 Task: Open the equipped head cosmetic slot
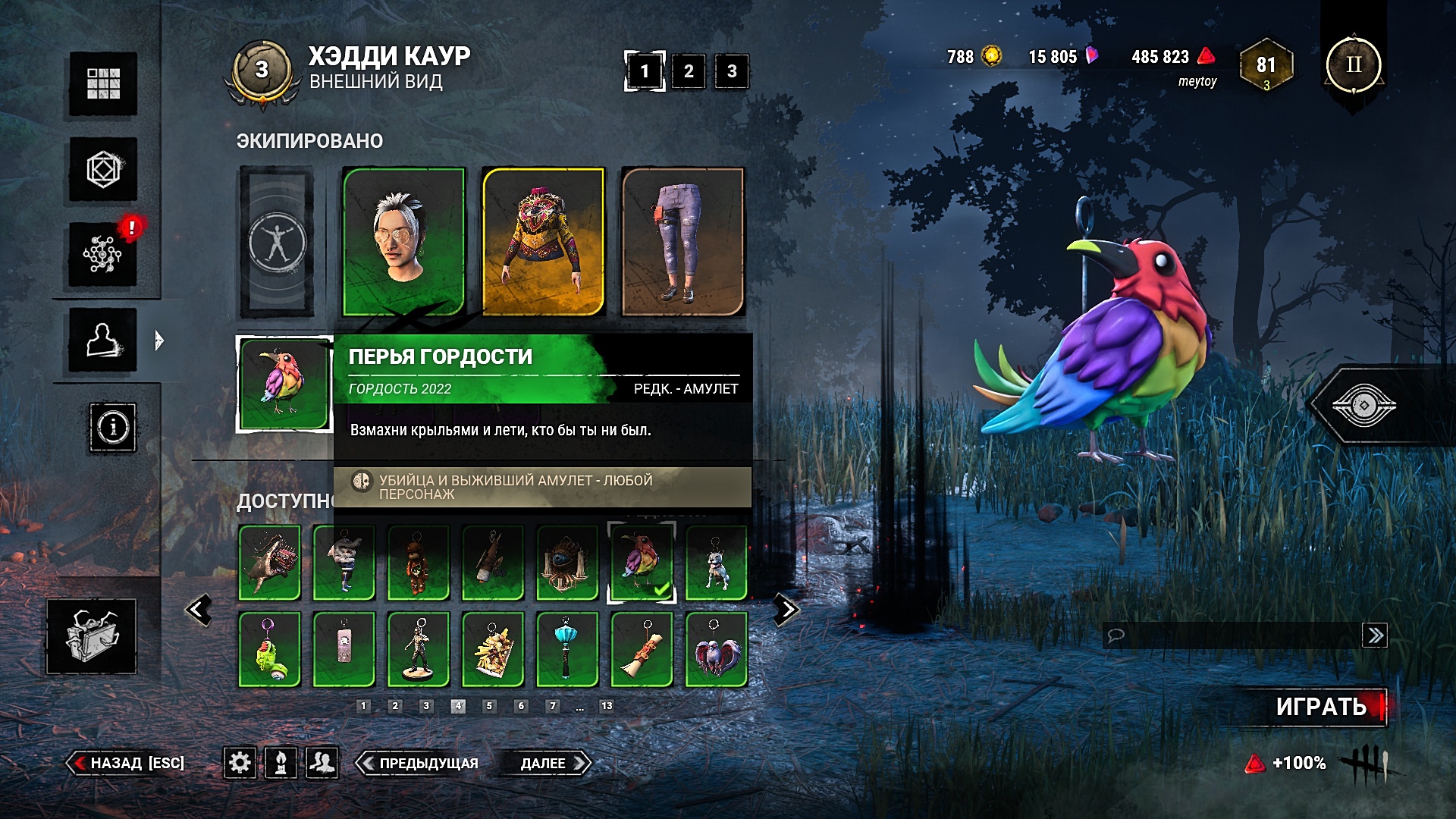[x=403, y=241]
